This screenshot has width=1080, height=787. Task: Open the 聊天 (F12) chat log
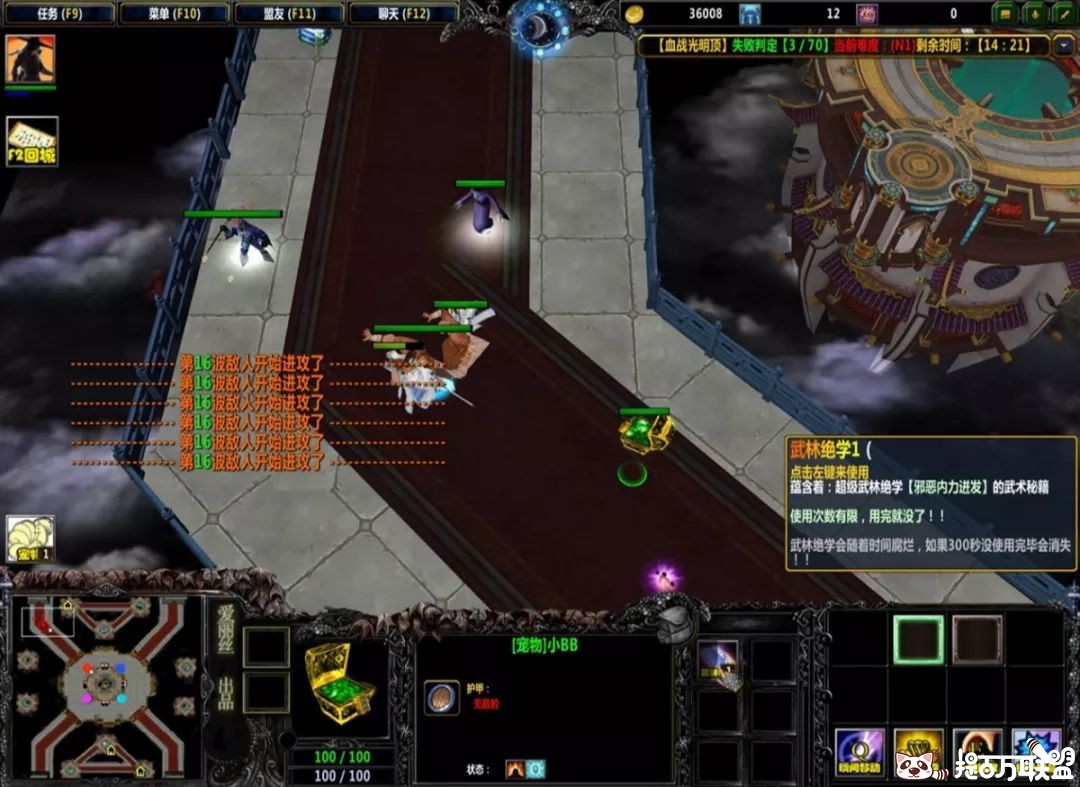pyautogui.click(x=404, y=14)
